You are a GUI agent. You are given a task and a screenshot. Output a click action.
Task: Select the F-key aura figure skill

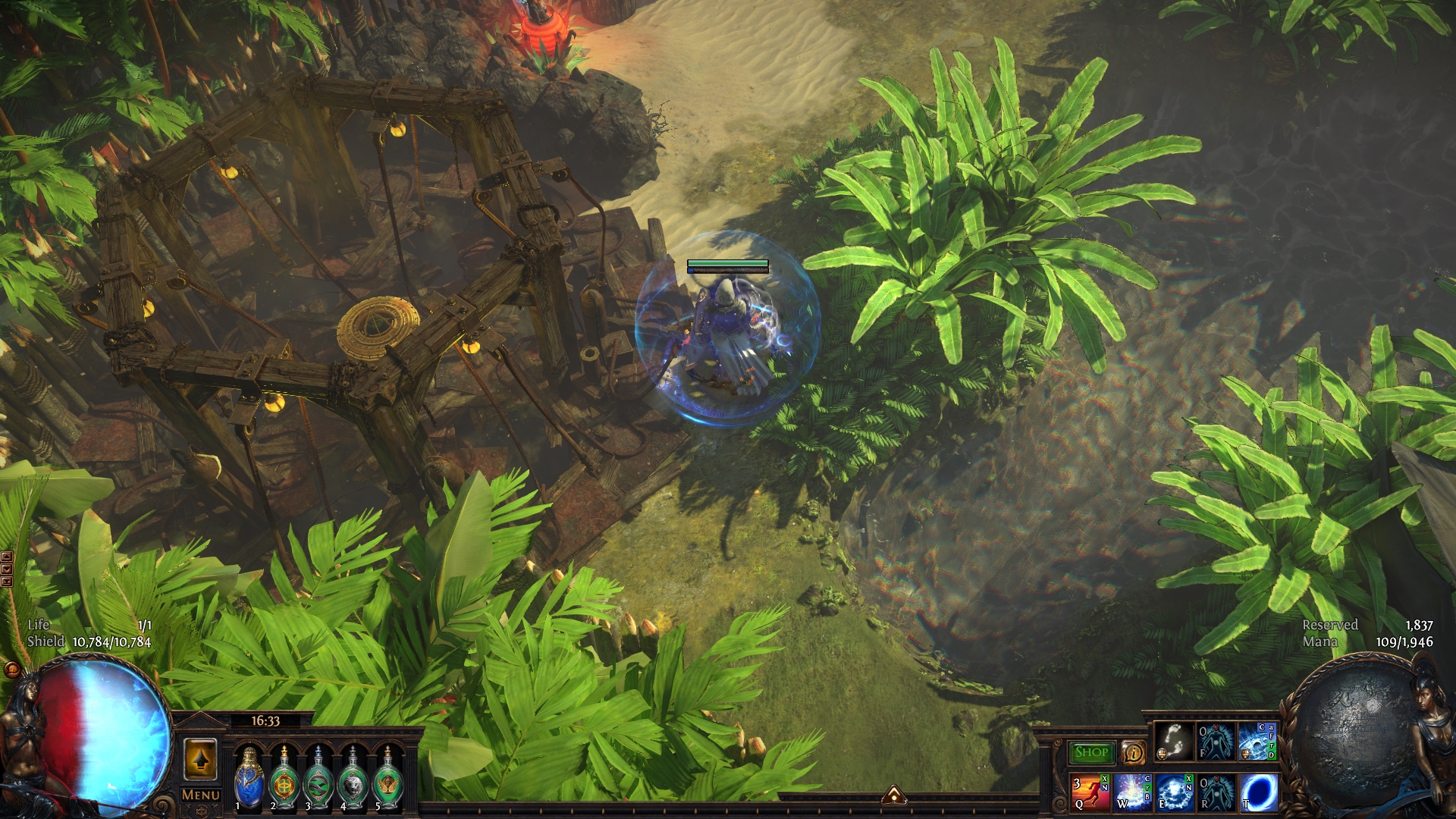pyautogui.click(x=1215, y=742)
